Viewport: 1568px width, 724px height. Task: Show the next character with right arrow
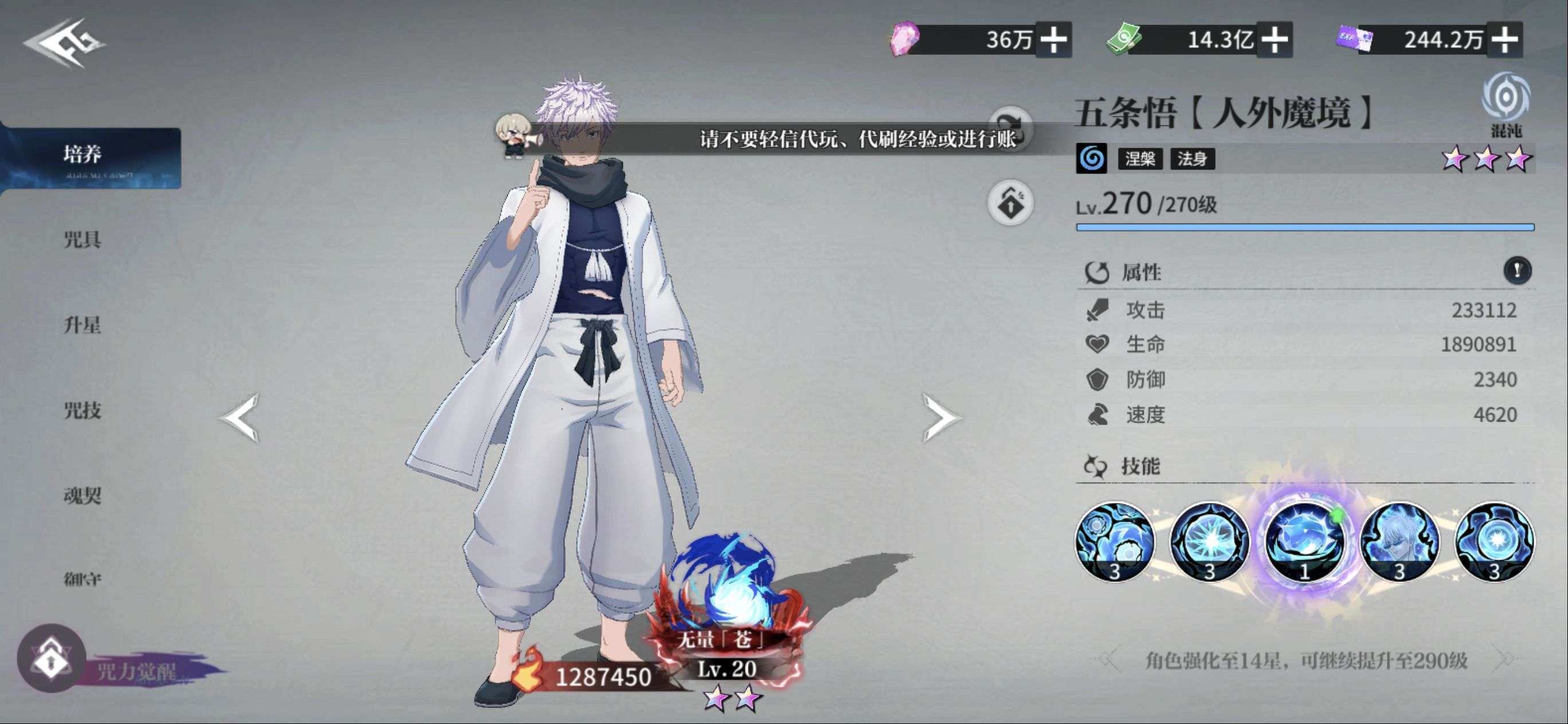pos(940,418)
